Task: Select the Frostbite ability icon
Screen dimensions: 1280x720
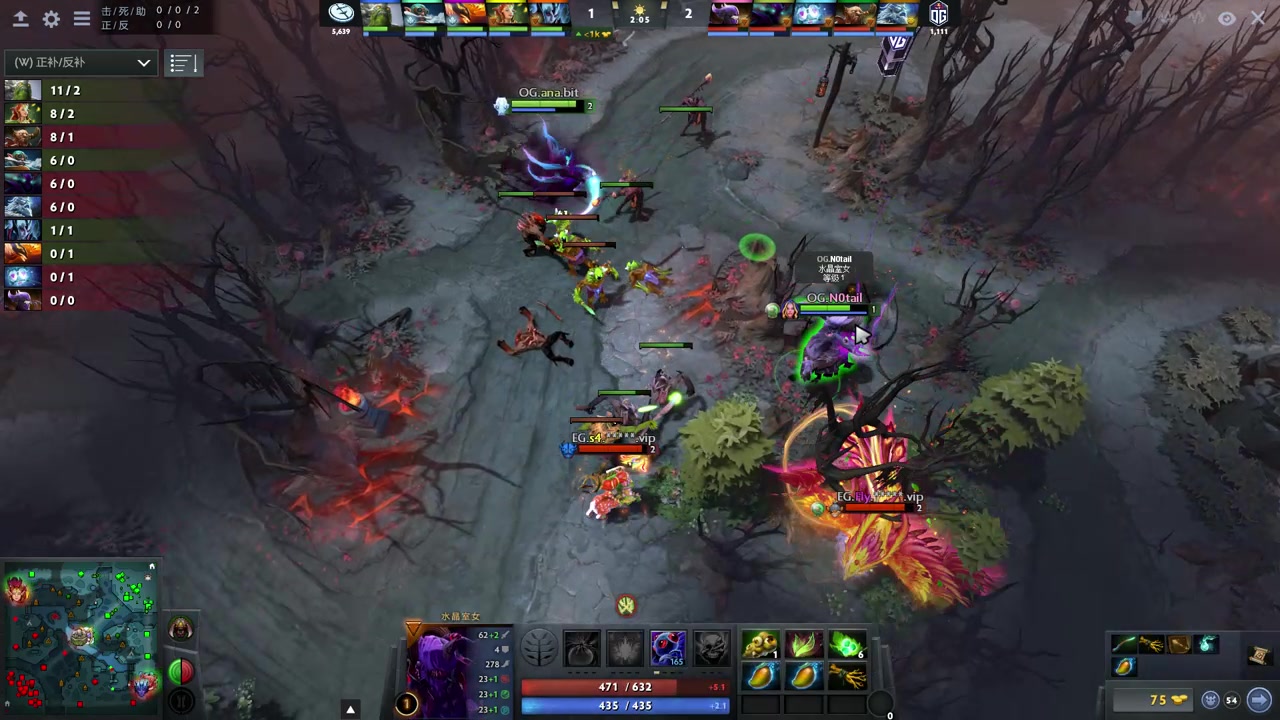Action: click(625, 648)
